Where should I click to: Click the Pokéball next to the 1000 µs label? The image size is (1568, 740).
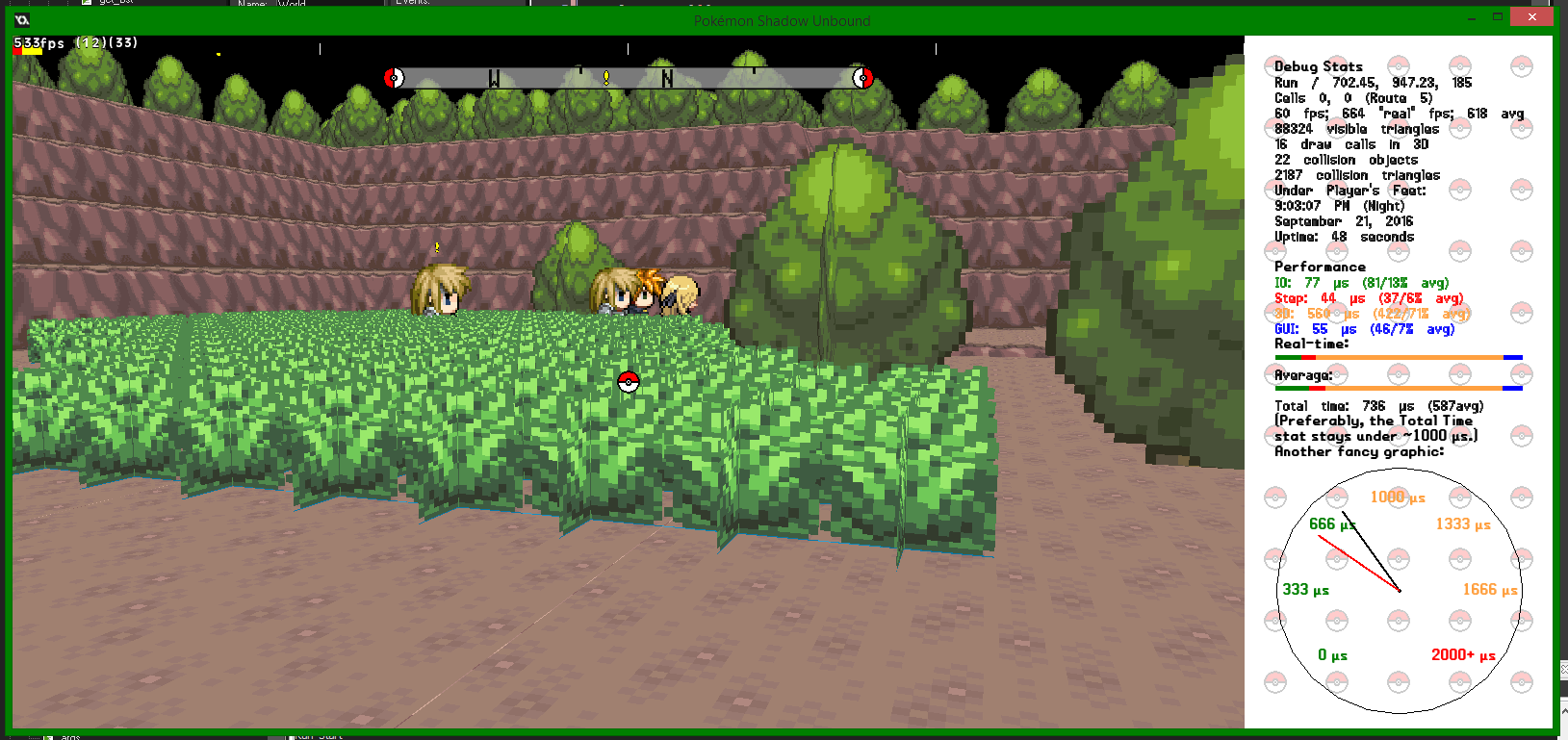click(1398, 497)
